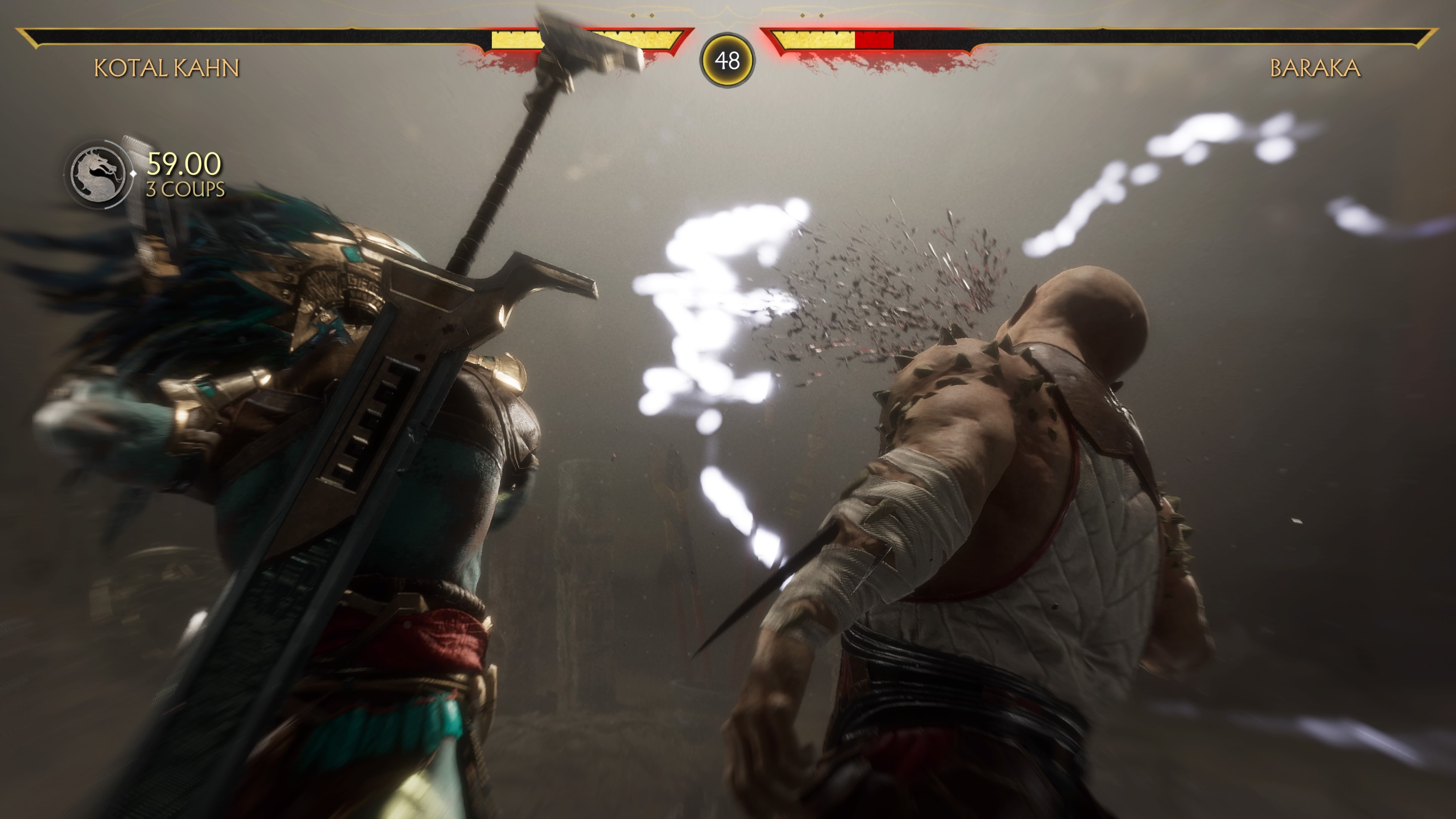Click the second round-win diamond above Kotal Kahn's bar
This screenshot has height=819, width=1456.
652,16
